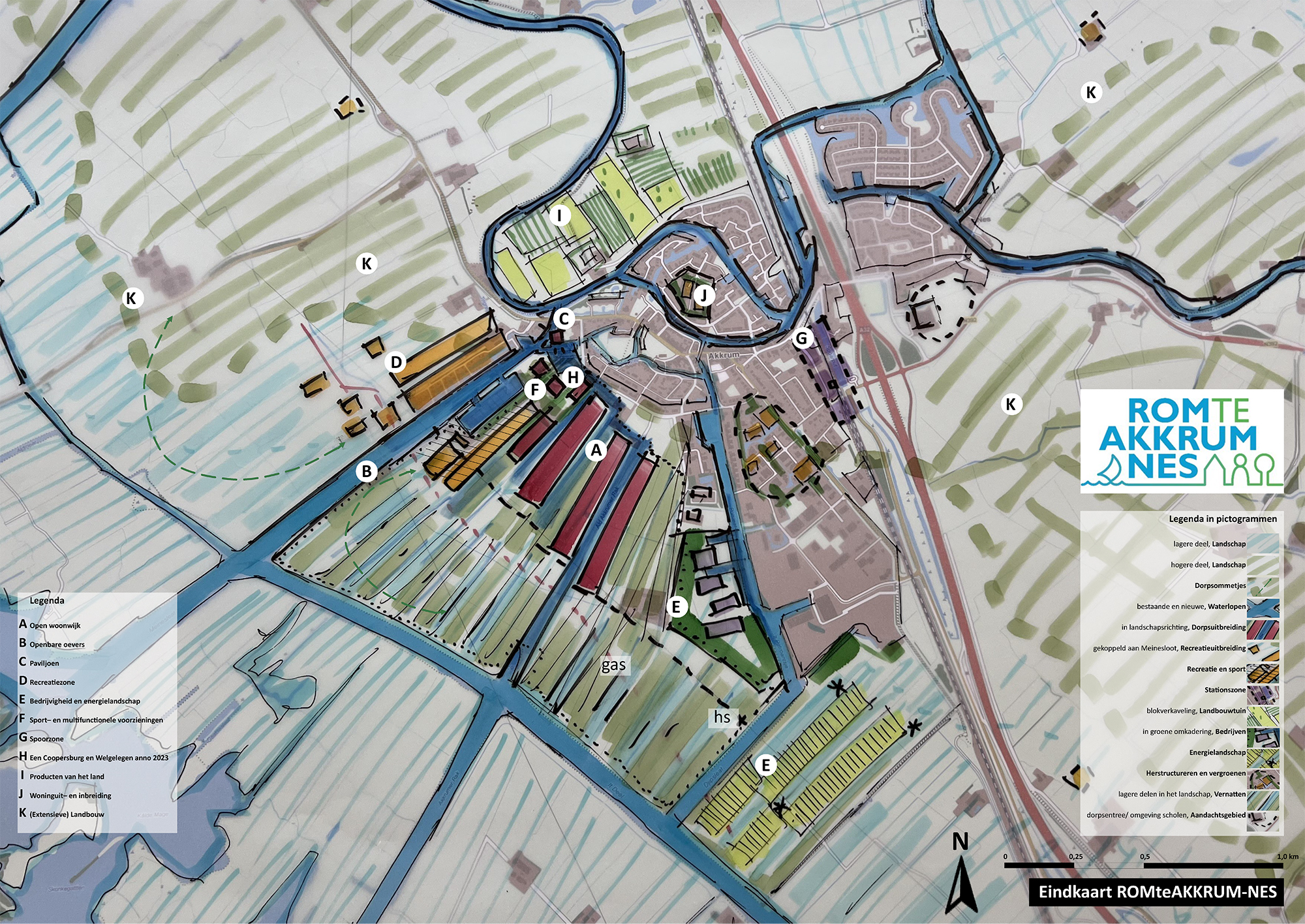The width and height of the screenshot is (1305, 924).
Task: Choose 'Openbare oevers' in the legend
Action: pyautogui.click(x=57, y=644)
